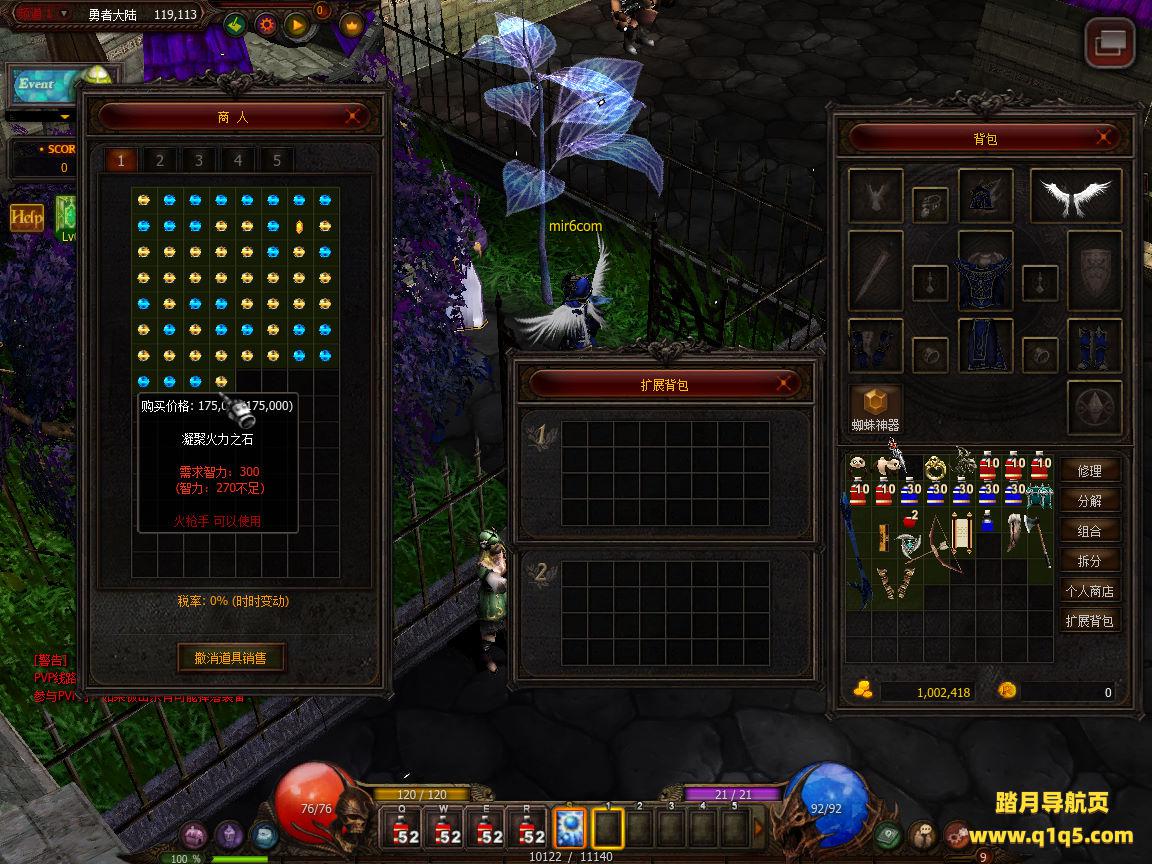Viewport: 1152px width, 864px height.
Task: Select the equipped white wings slot
Action: click(1075, 196)
